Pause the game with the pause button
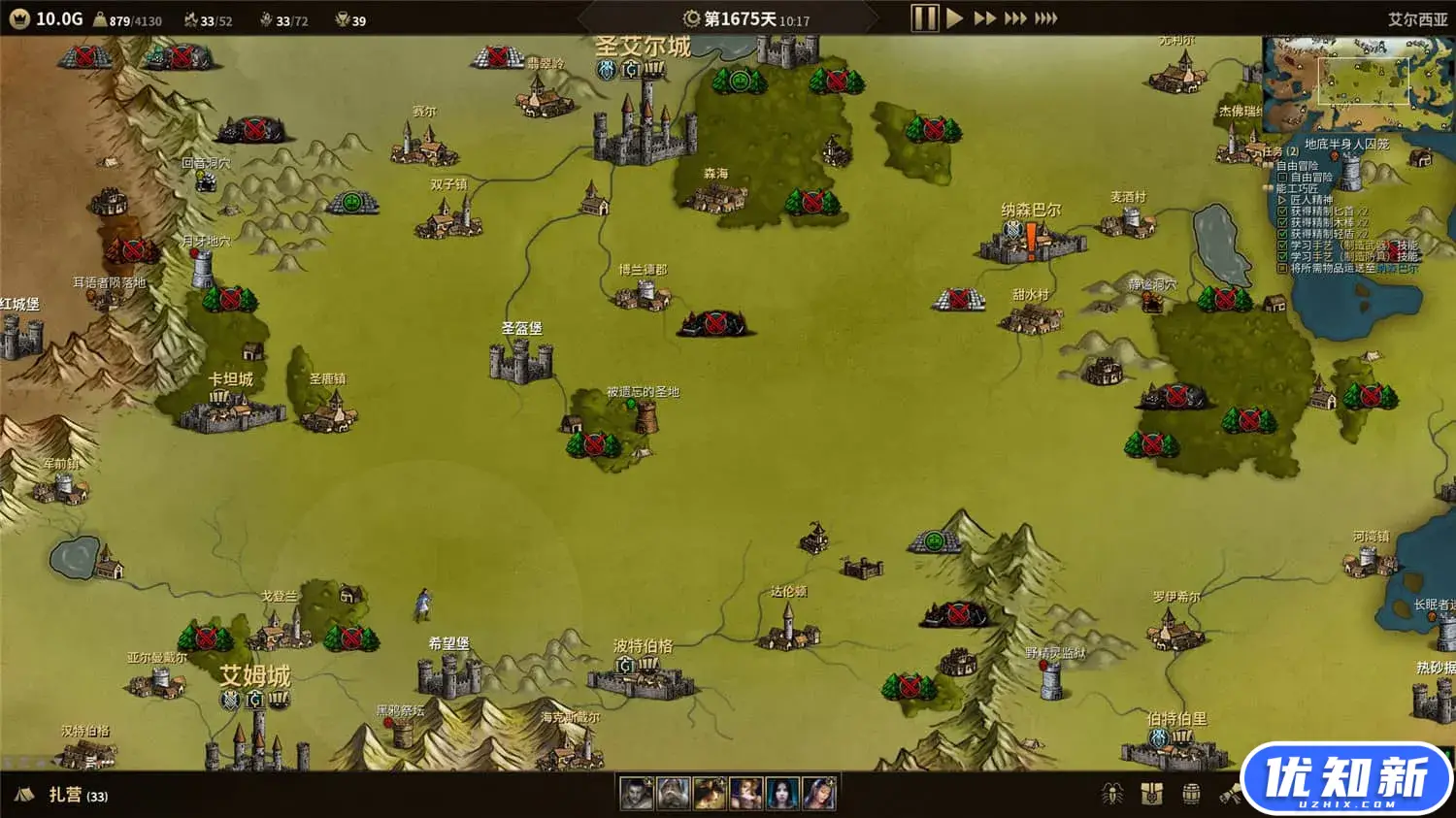This screenshot has width=1456, height=818. pyautogui.click(x=924, y=18)
